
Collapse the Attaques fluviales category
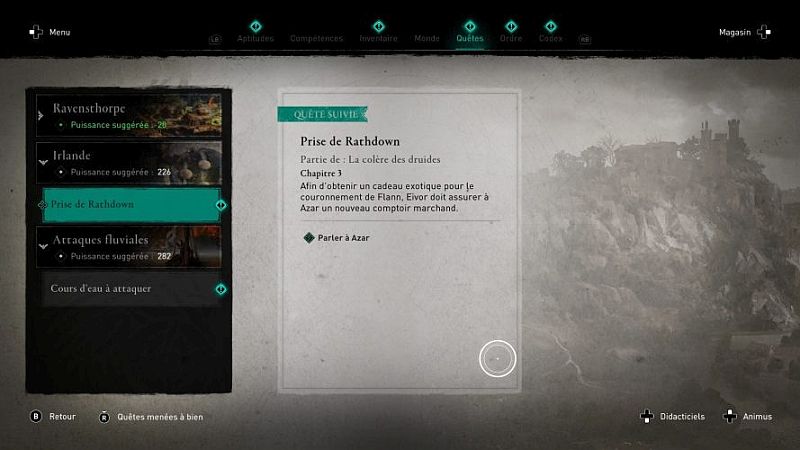point(128,247)
